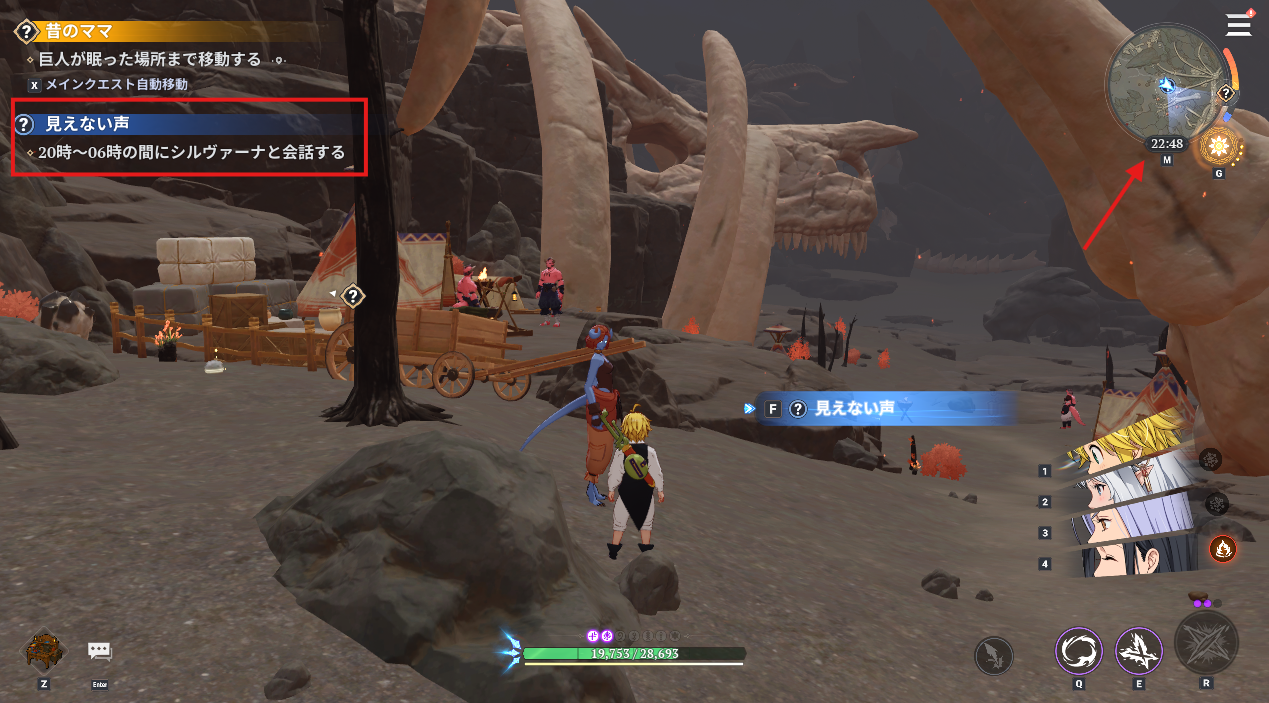Activate the swirling vortex skill

click(1079, 652)
